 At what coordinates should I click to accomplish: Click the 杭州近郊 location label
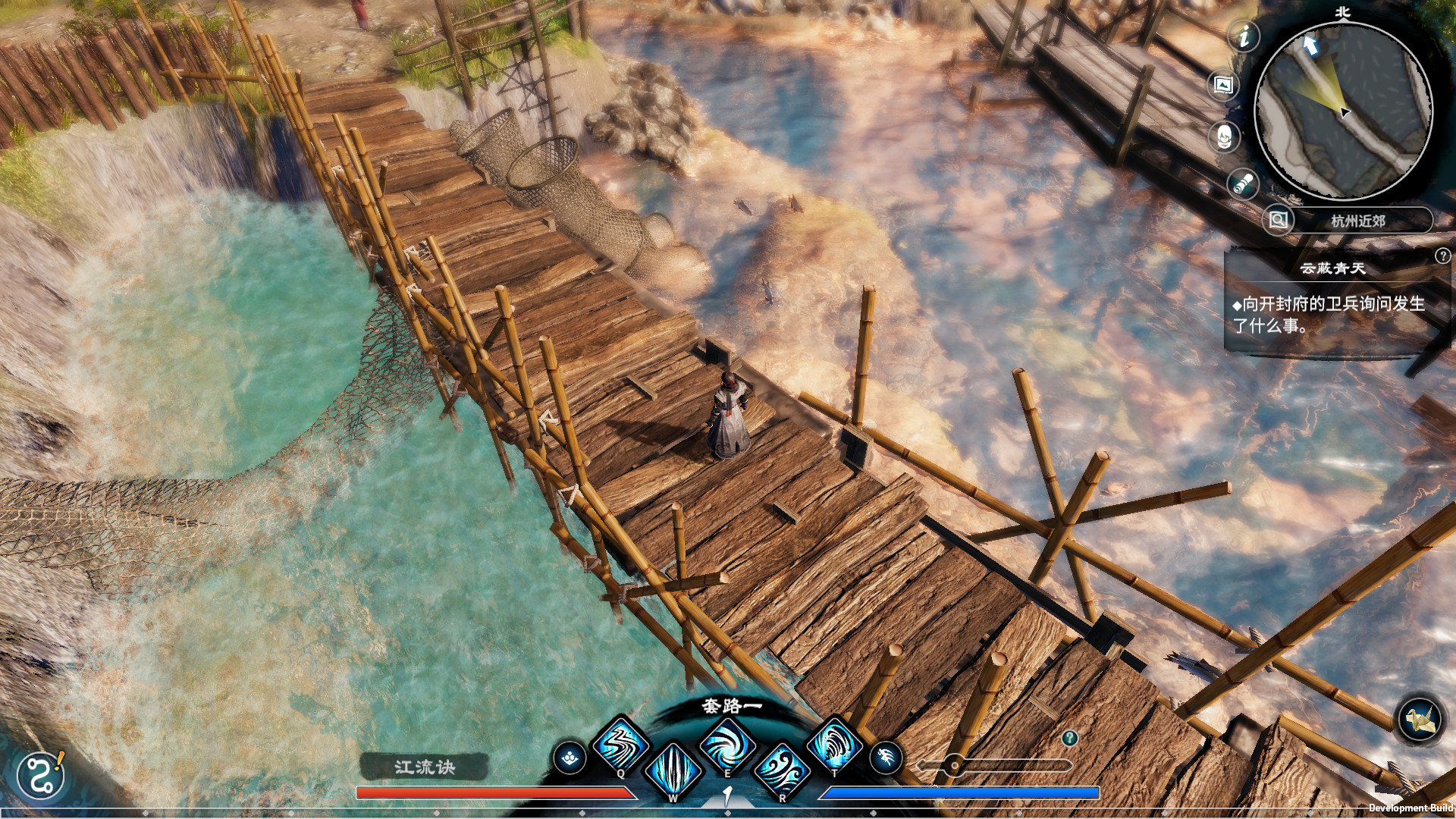tap(1358, 221)
